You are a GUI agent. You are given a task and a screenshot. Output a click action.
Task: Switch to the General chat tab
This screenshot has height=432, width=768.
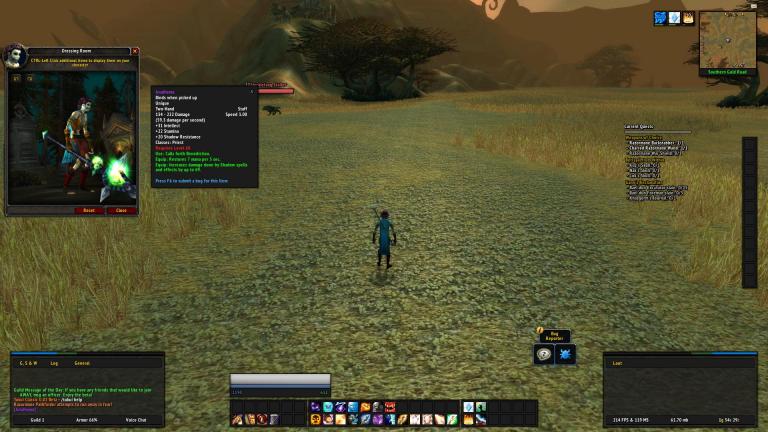(x=82, y=363)
